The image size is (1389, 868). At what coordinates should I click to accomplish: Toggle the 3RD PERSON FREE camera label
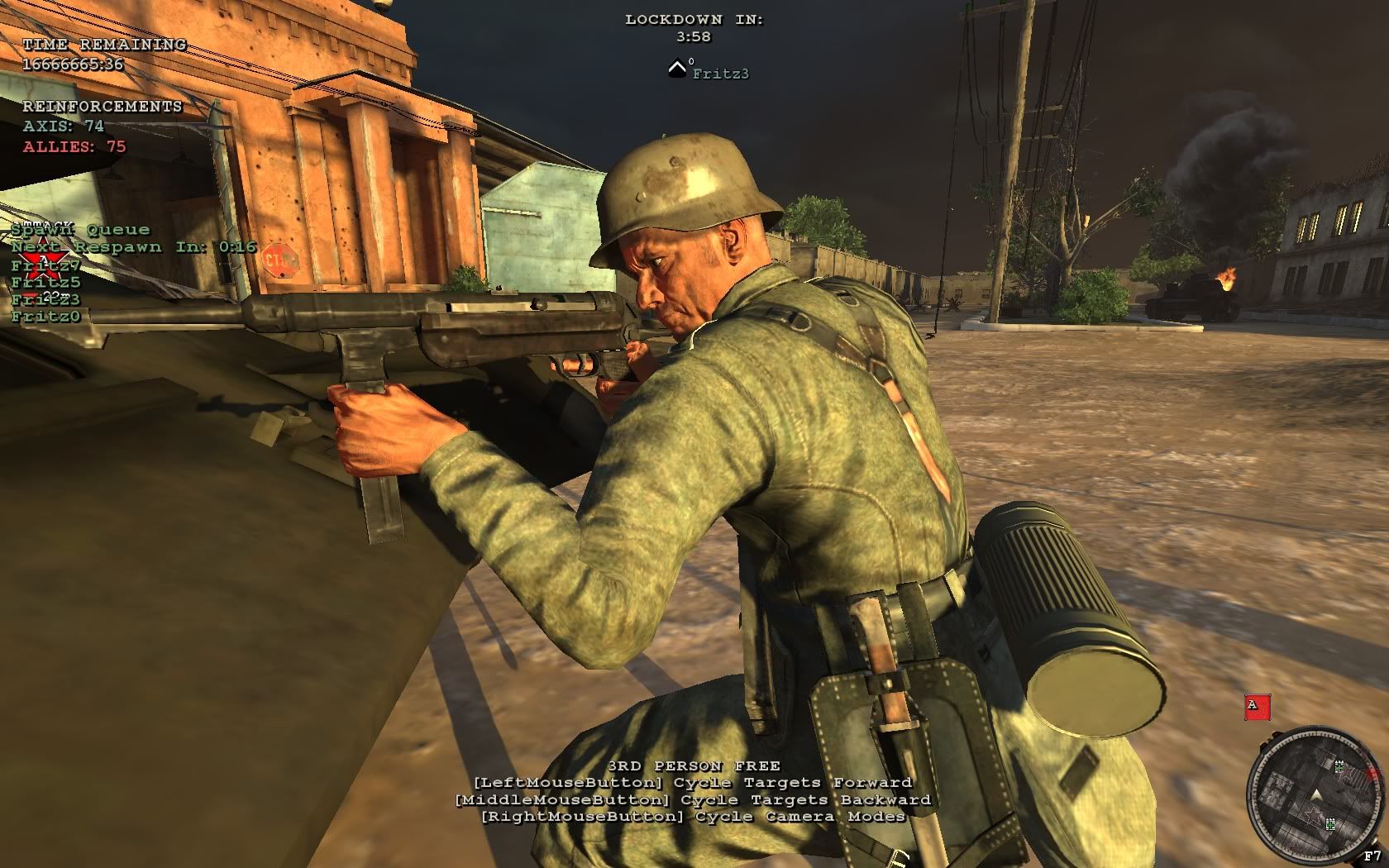click(x=694, y=765)
